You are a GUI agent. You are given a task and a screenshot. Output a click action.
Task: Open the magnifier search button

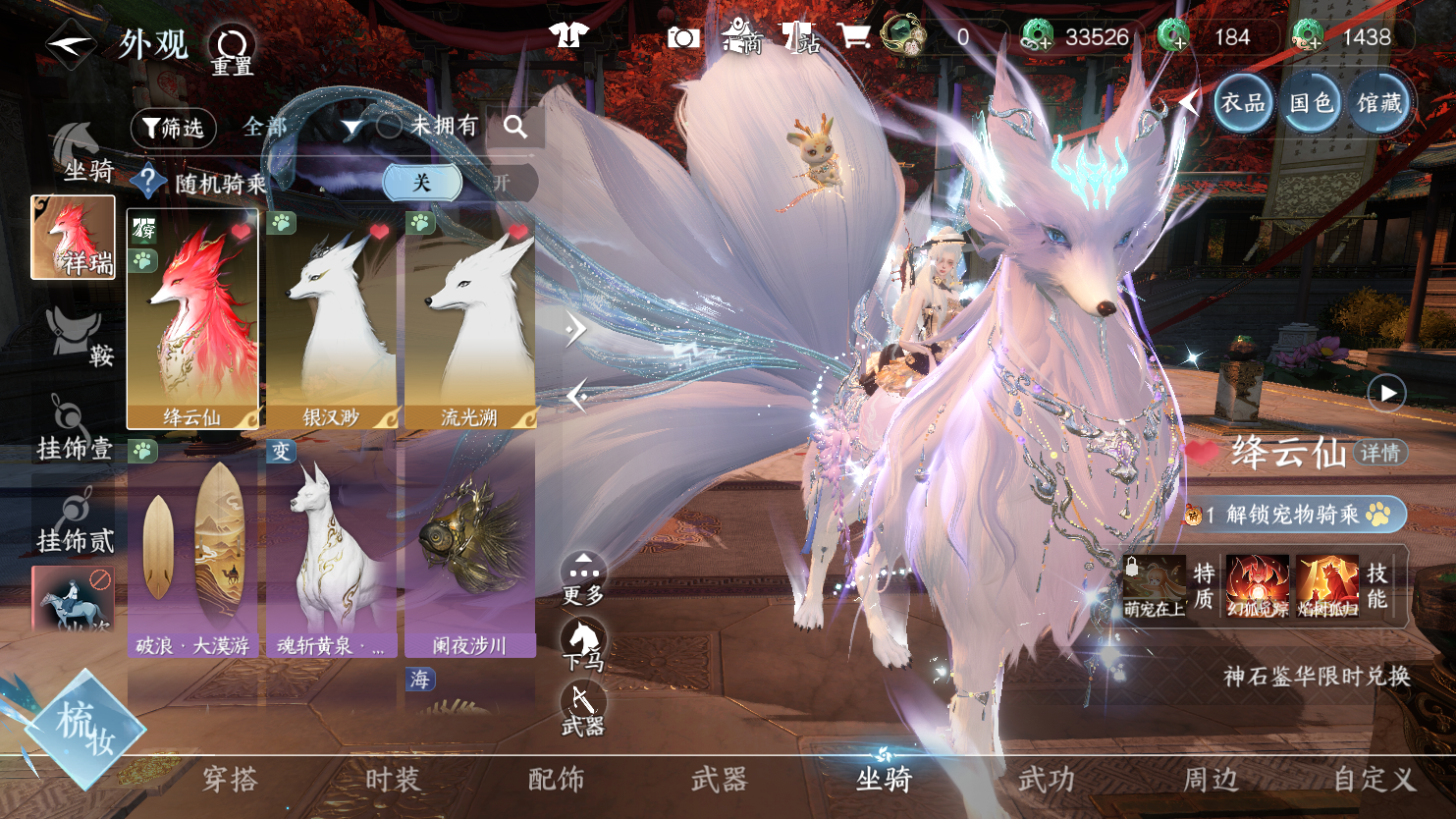[515, 127]
